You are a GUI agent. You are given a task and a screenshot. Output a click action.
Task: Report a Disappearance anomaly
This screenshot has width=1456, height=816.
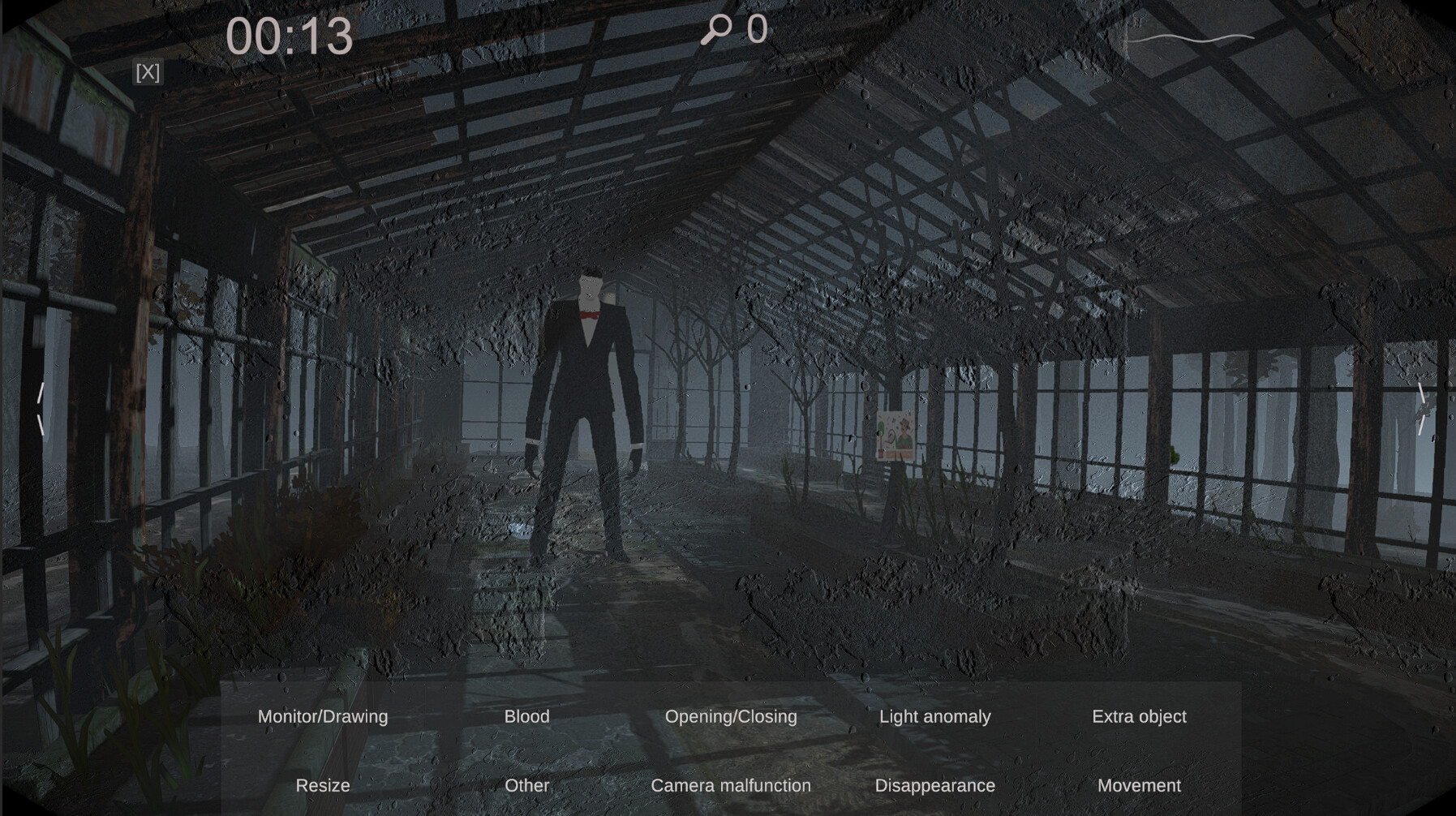click(934, 785)
